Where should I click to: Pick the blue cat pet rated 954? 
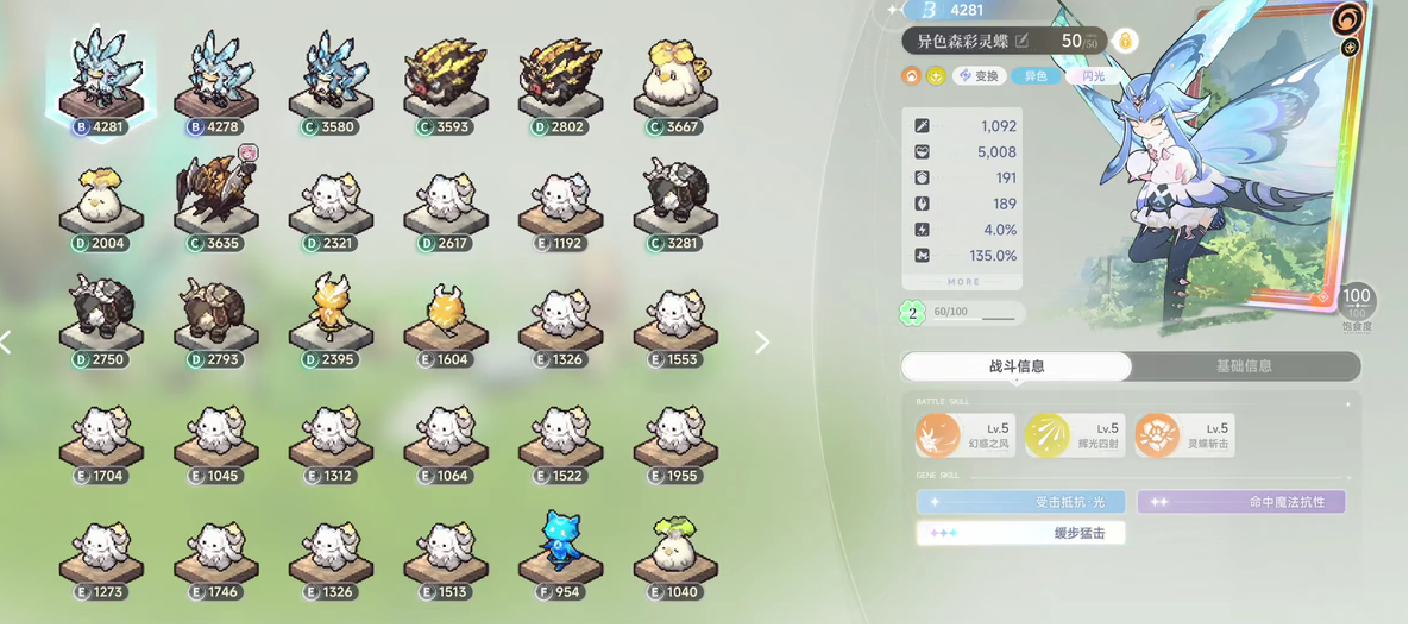(560, 546)
